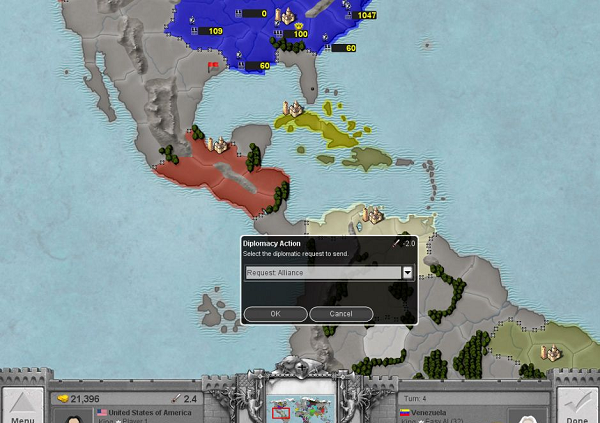Confirm the diplomacy request with OK
Screen dimensions: 600x423
[275, 314]
